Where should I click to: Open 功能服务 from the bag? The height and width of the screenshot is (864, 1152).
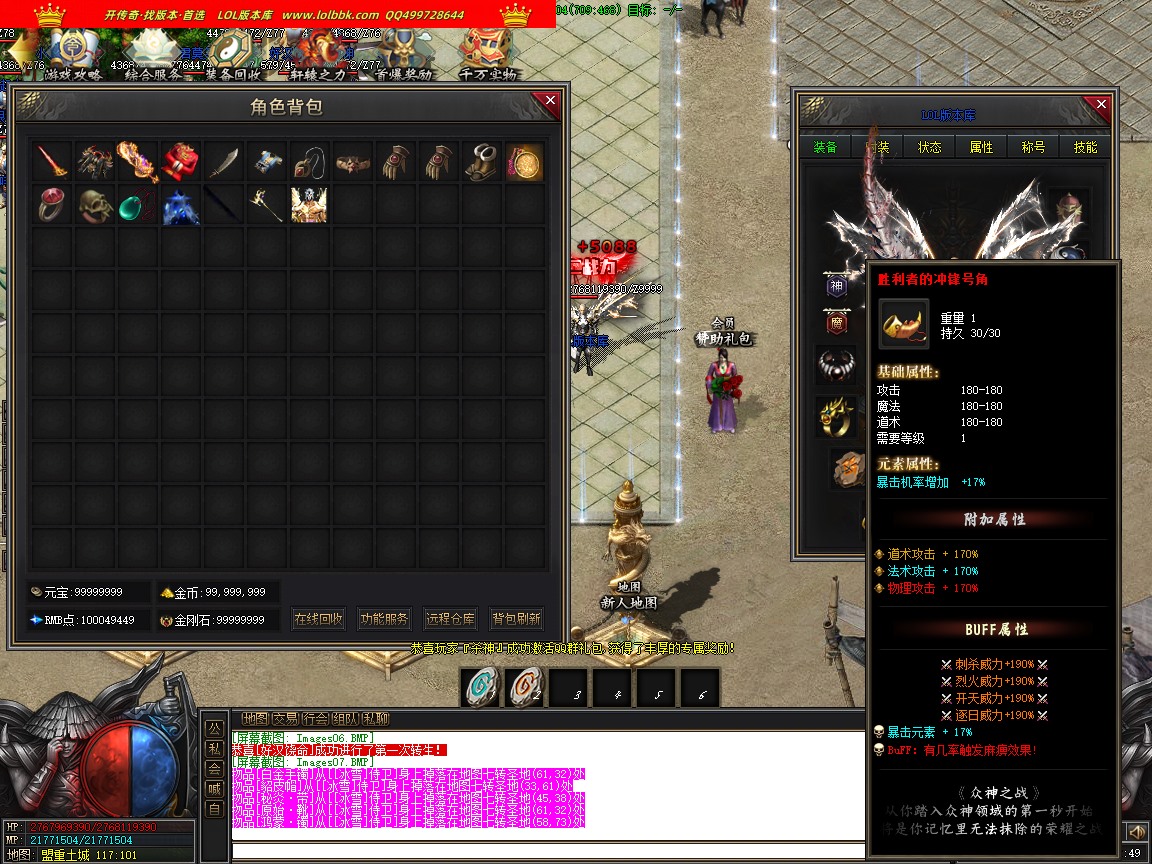(x=384, y=619)
